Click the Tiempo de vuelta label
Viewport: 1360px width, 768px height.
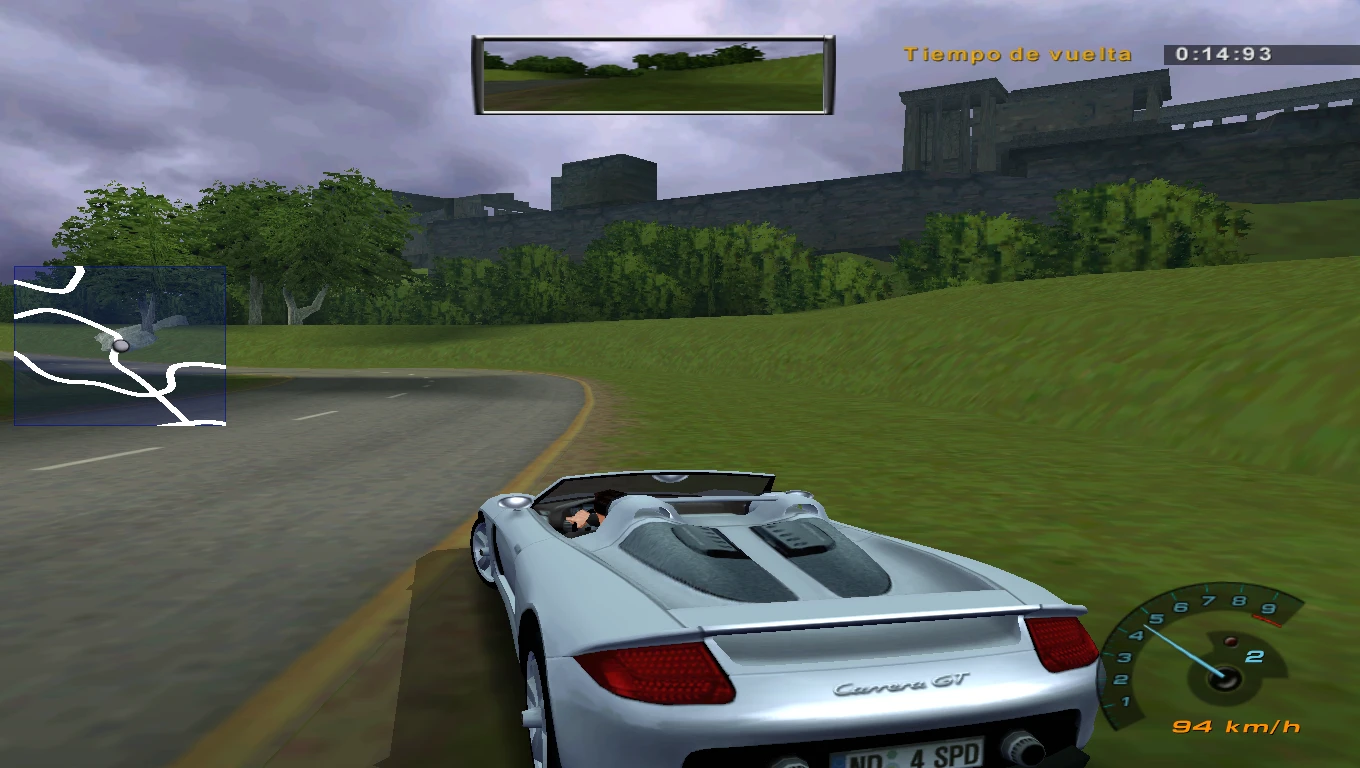coord(1017,55)
